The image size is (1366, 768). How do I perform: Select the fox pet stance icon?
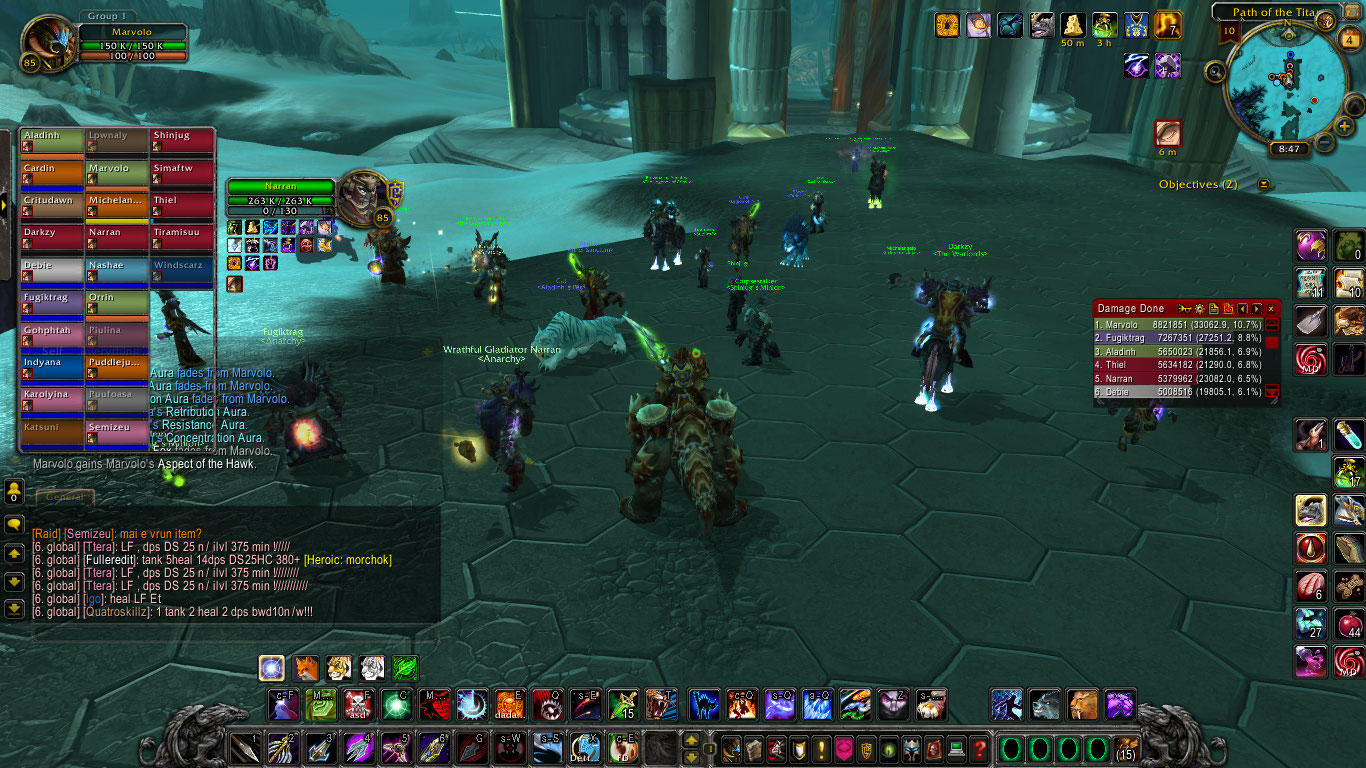306,668
